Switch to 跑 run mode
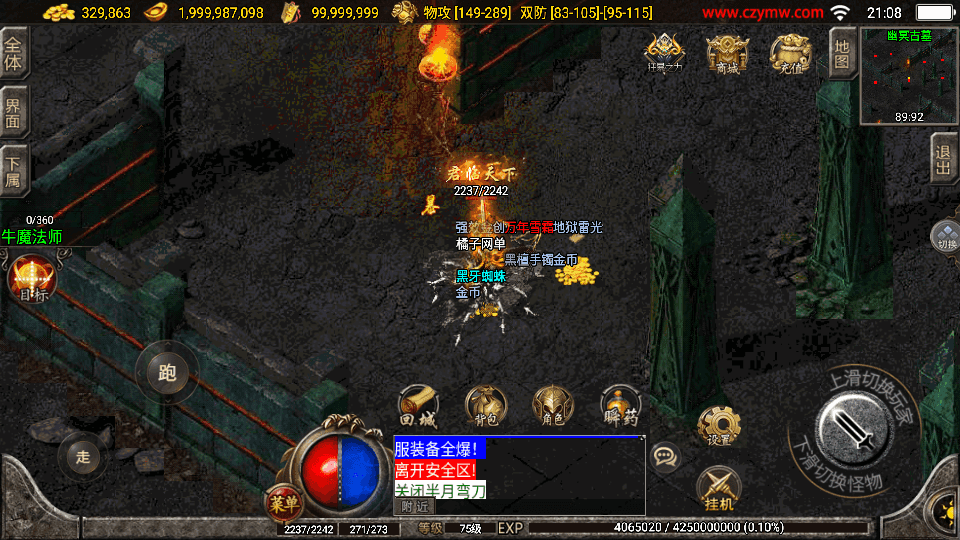The image size is (960, 540). pyautogui.click(x=167, y=373)
